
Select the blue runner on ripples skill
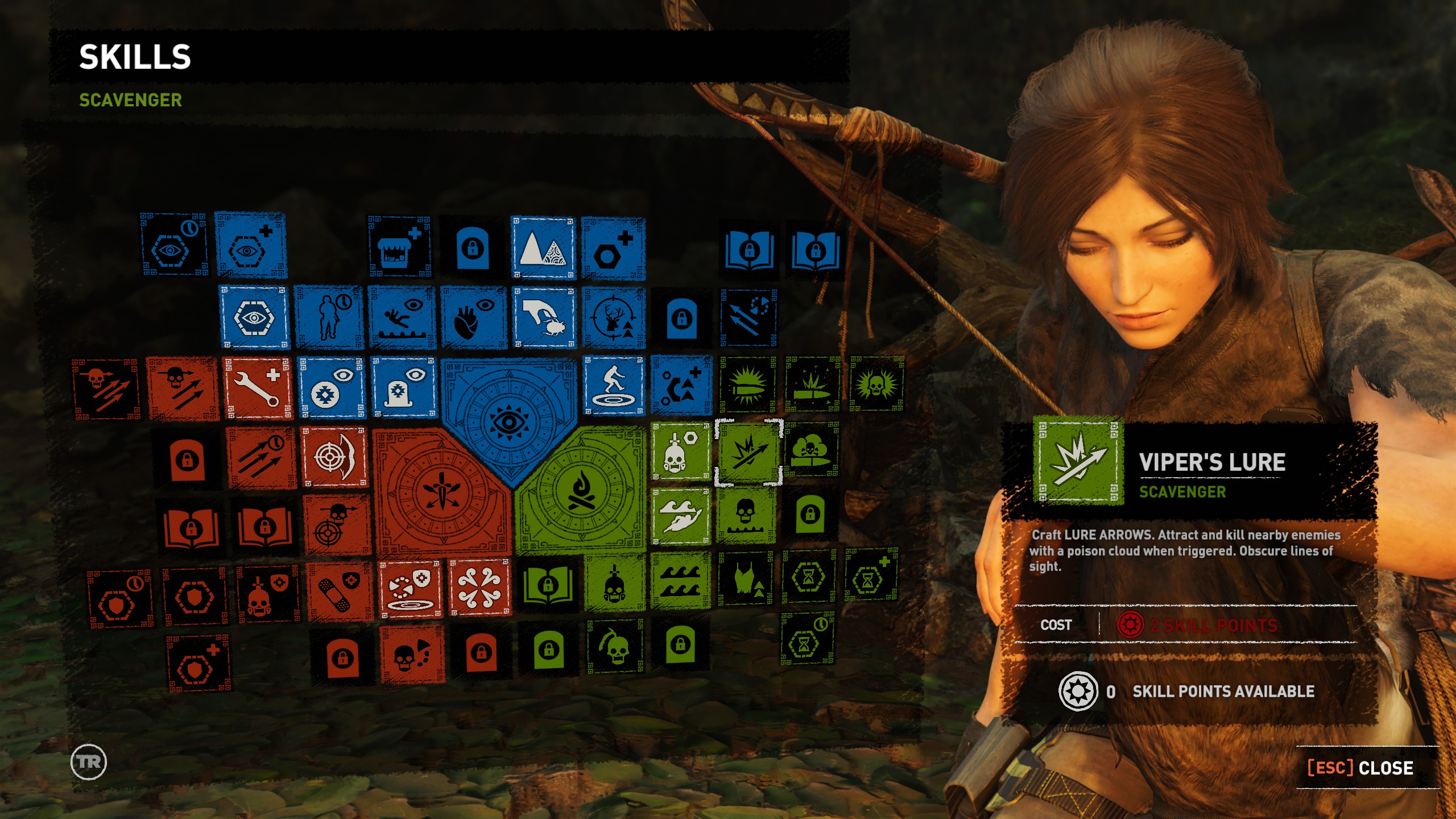click(613, 386)
